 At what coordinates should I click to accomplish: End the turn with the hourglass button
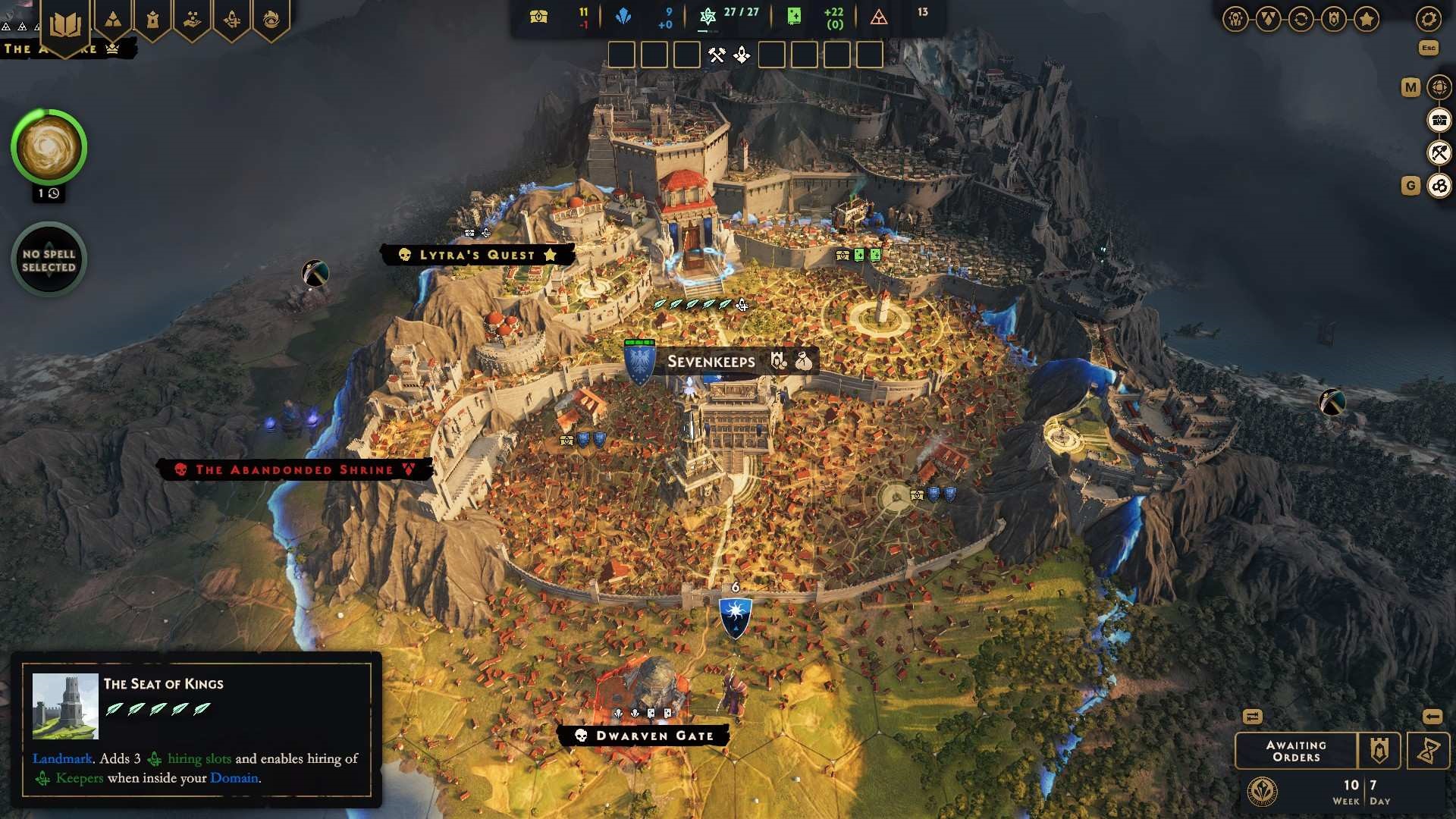tap(1428, 751)
